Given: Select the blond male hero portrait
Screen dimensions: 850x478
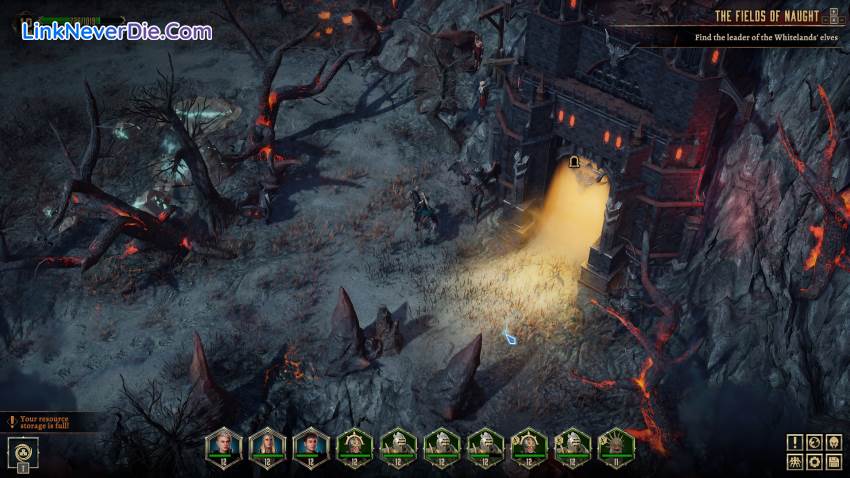Looking at the screenshot, I should pyautogui.click(x=223, y=444).
